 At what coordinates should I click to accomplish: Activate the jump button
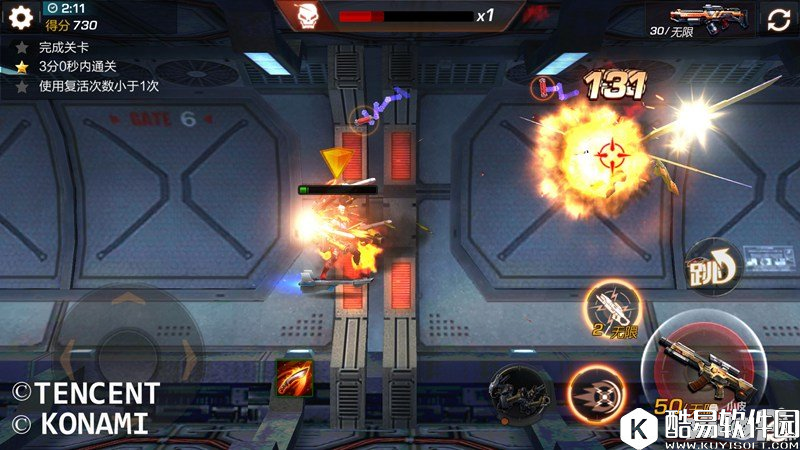point(712,268)
